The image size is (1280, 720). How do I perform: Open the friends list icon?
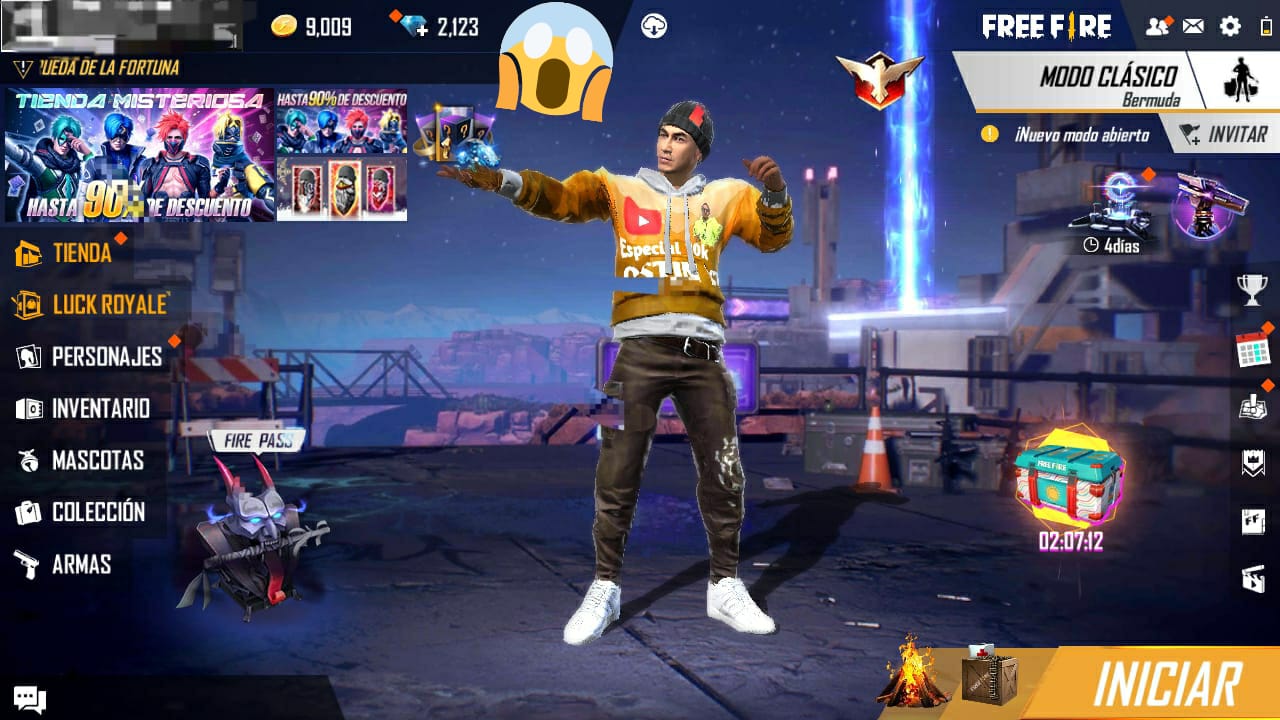[1157, 27]
